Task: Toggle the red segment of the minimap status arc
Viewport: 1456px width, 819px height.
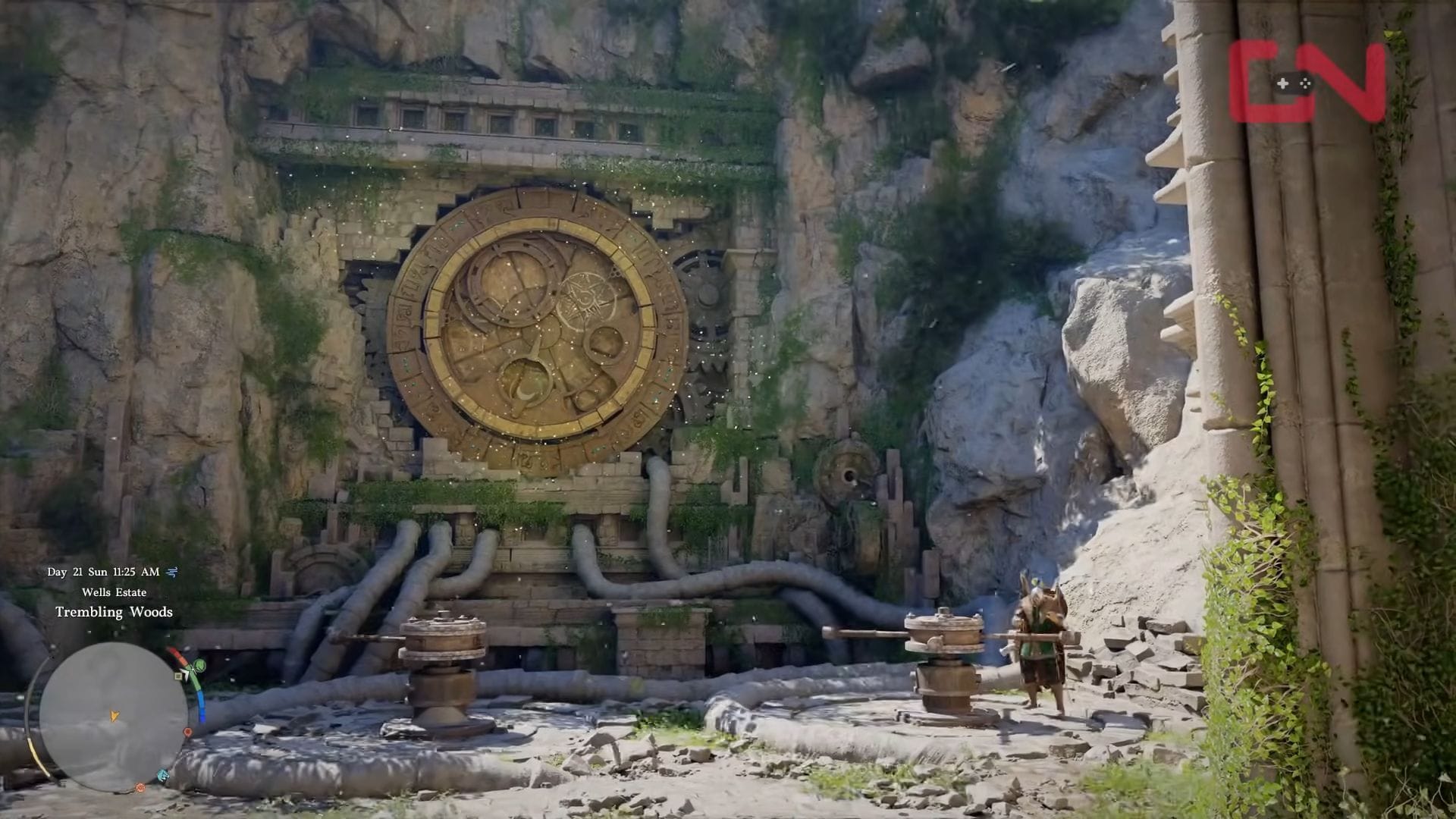Action: pyautogui.click(x=177, y=654)
